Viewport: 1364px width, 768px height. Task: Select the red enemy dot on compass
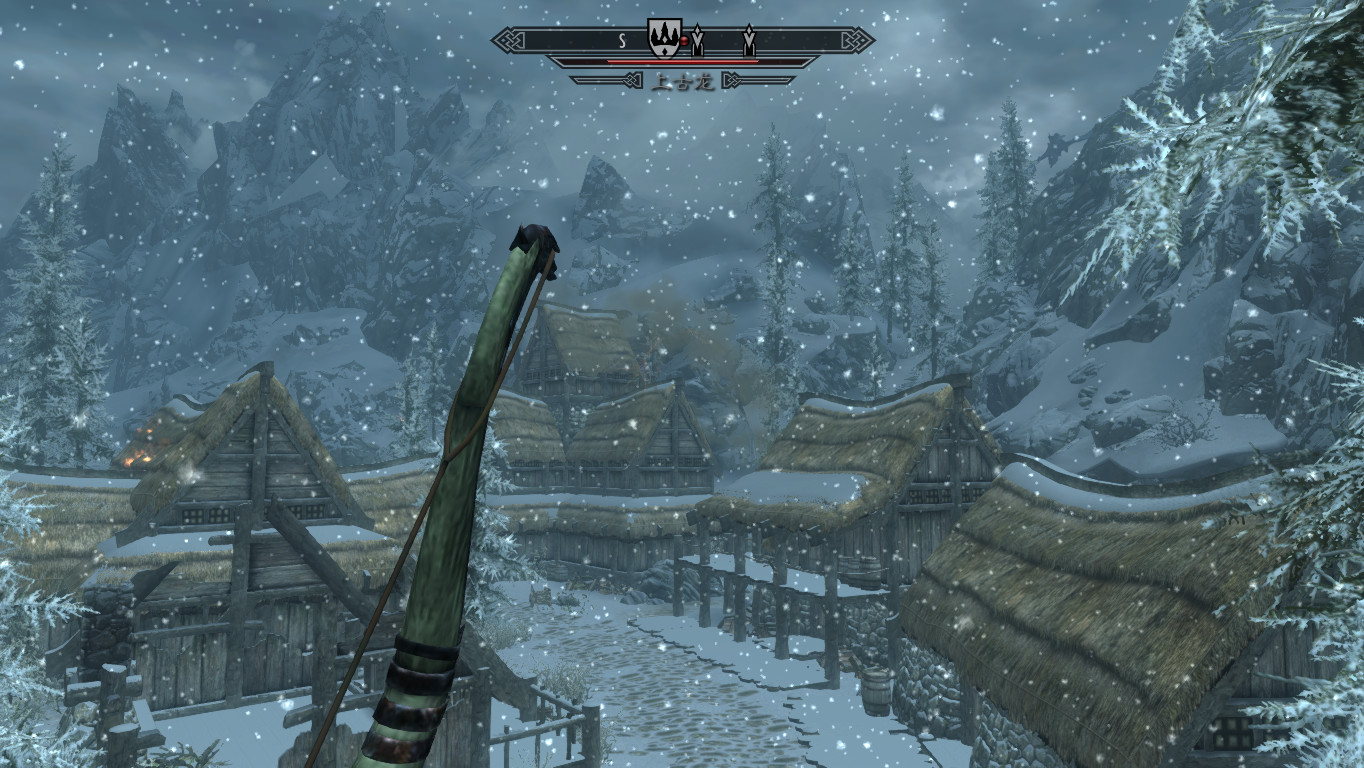pyautogui.click(x=684, y=43)
